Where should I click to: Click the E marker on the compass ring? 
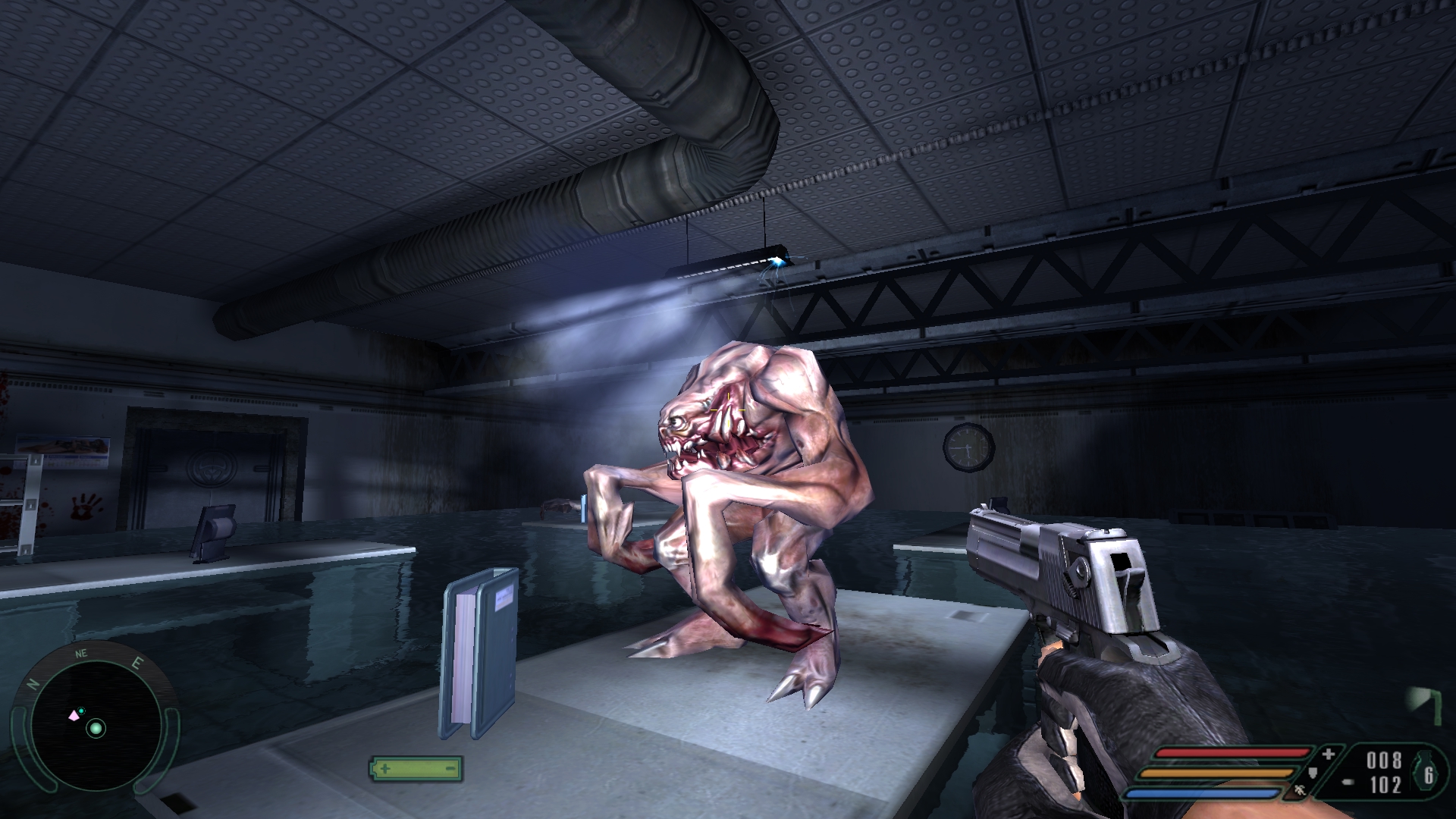136,664
